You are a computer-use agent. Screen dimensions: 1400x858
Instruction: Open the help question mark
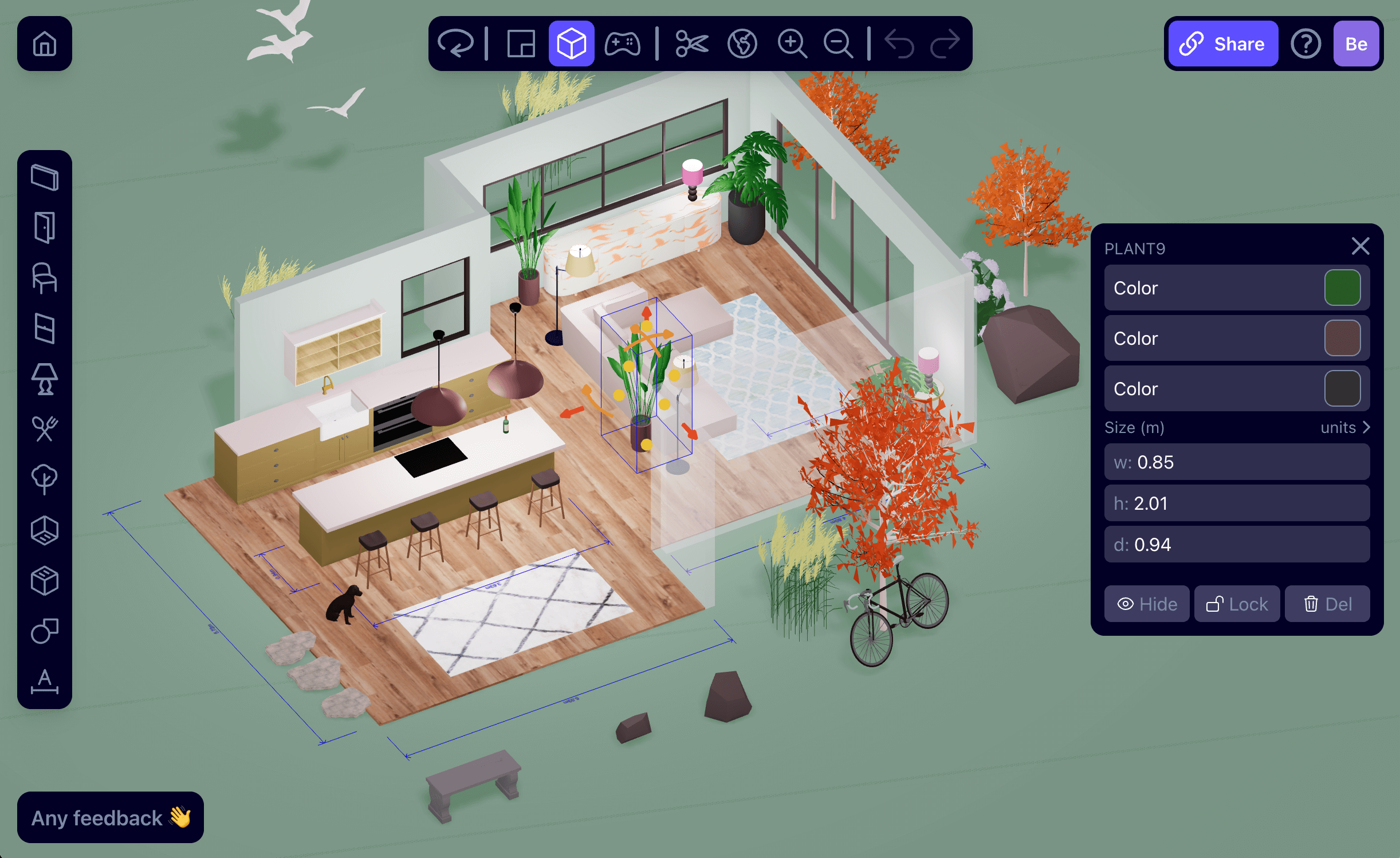point(1305,44)
